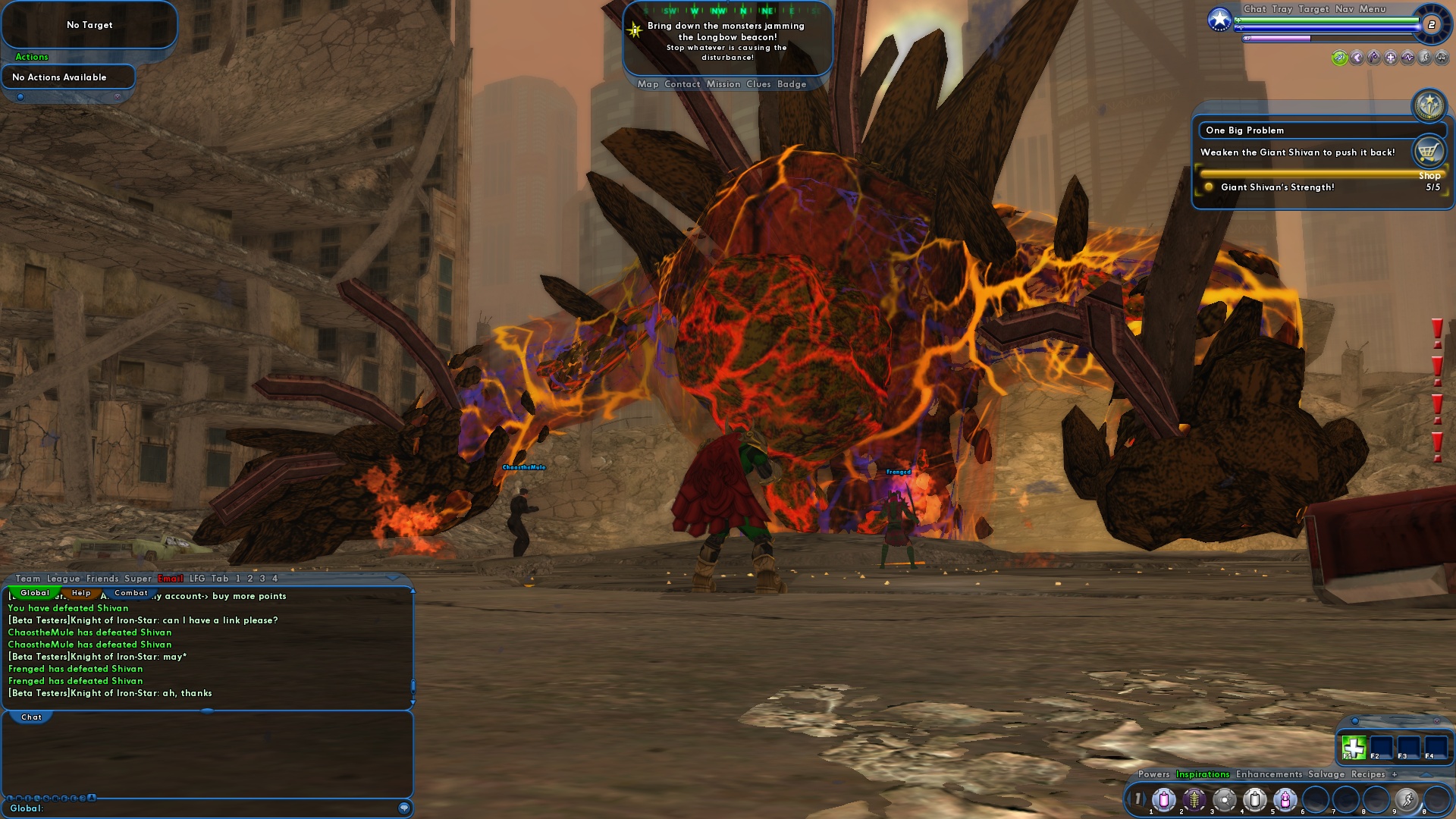The image size is (1456, 819).
Task: Use the white inspiration in slot 4
Action: [x=1254, y=799]
